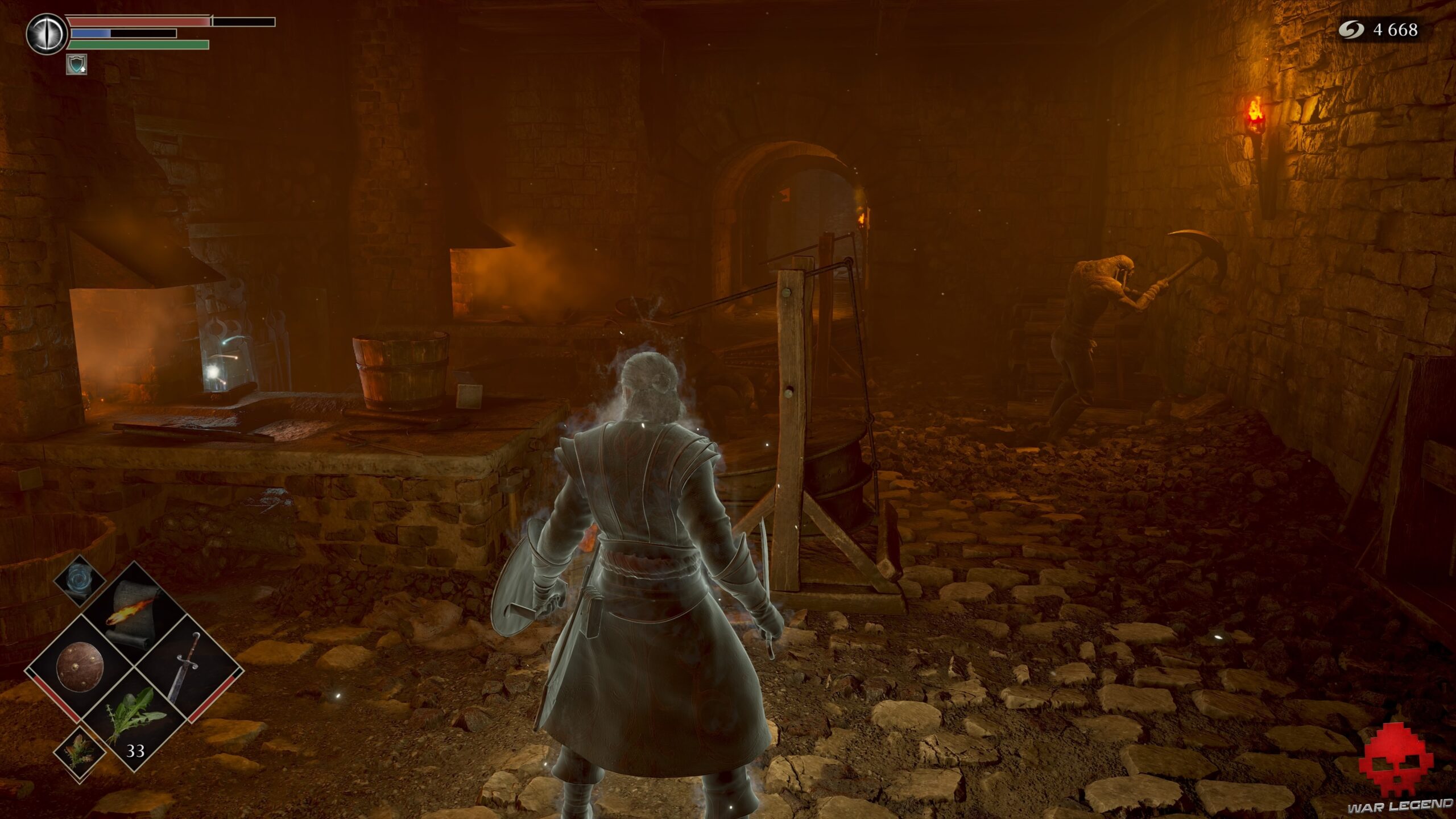Viewport: 1456px width, 819px height.
Task: Click the item count label 33
Action: click(x=136, y=751)
